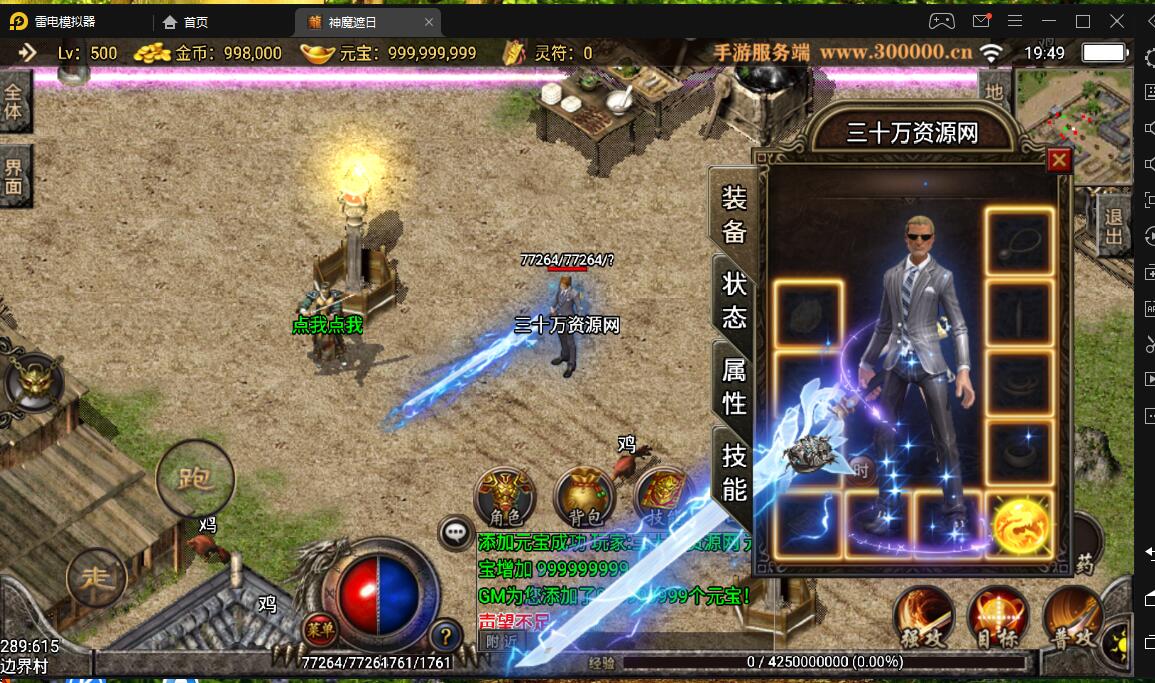Maximize the emulator window
The image size is (1155, 683).
1082,21
